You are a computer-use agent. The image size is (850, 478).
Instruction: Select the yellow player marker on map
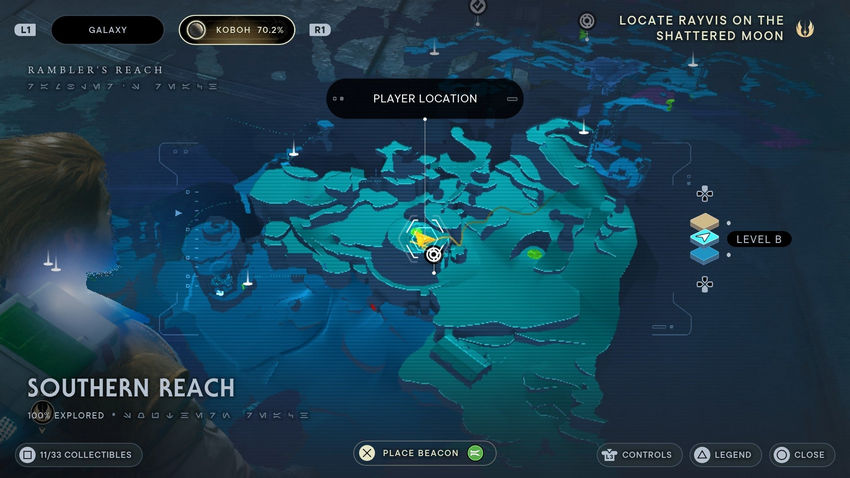point(424,238)
